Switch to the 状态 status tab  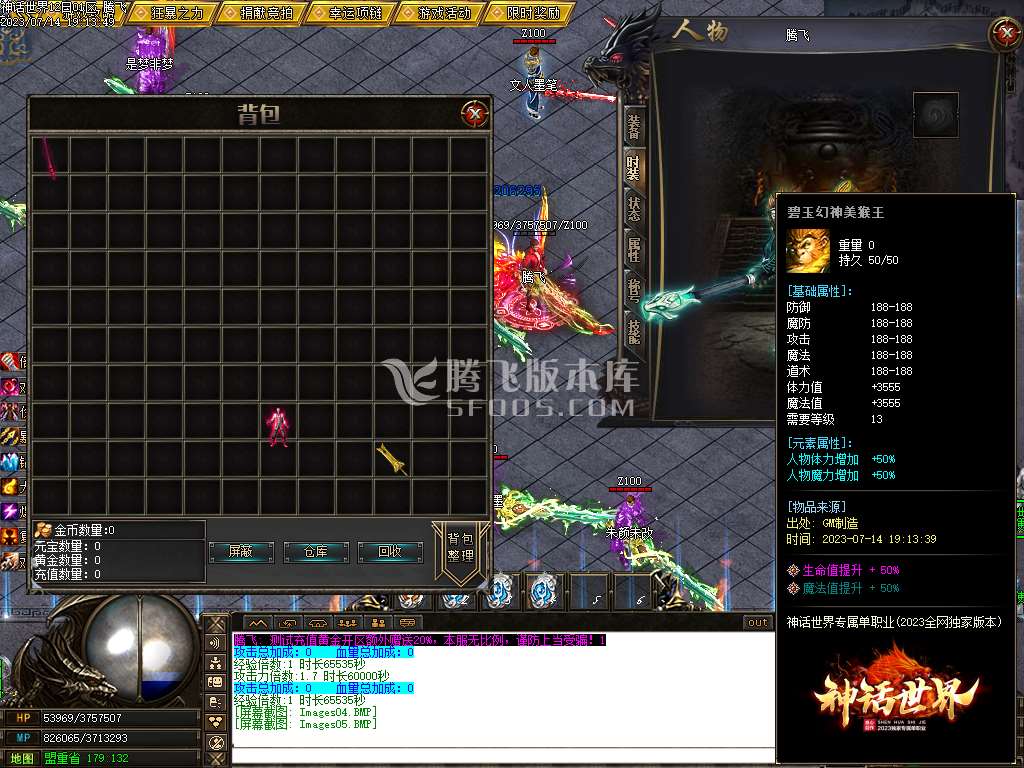pyautogui.click(x=634, y=209)
